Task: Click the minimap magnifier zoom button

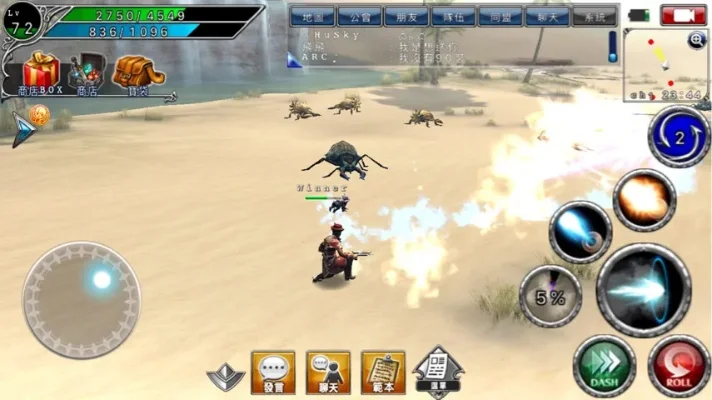Action: (x=696, y=40)
